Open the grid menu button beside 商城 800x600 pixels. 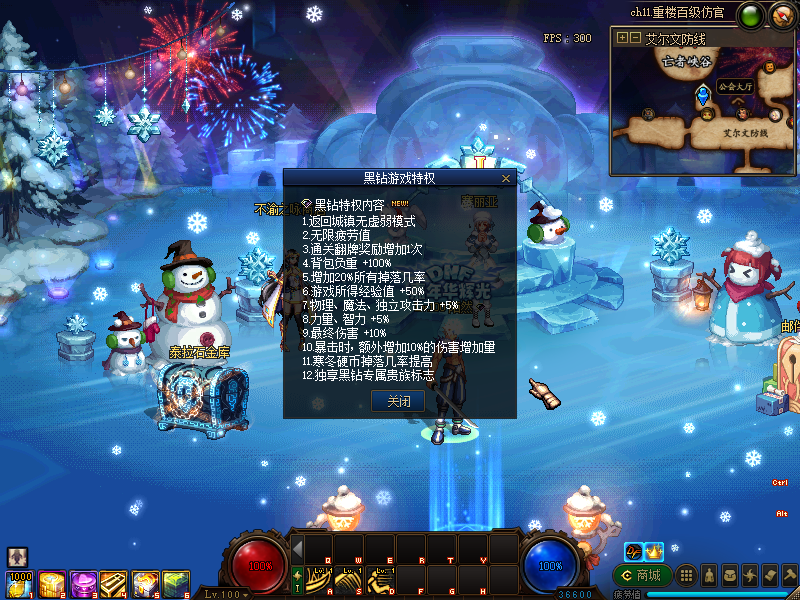click(685, 575)
